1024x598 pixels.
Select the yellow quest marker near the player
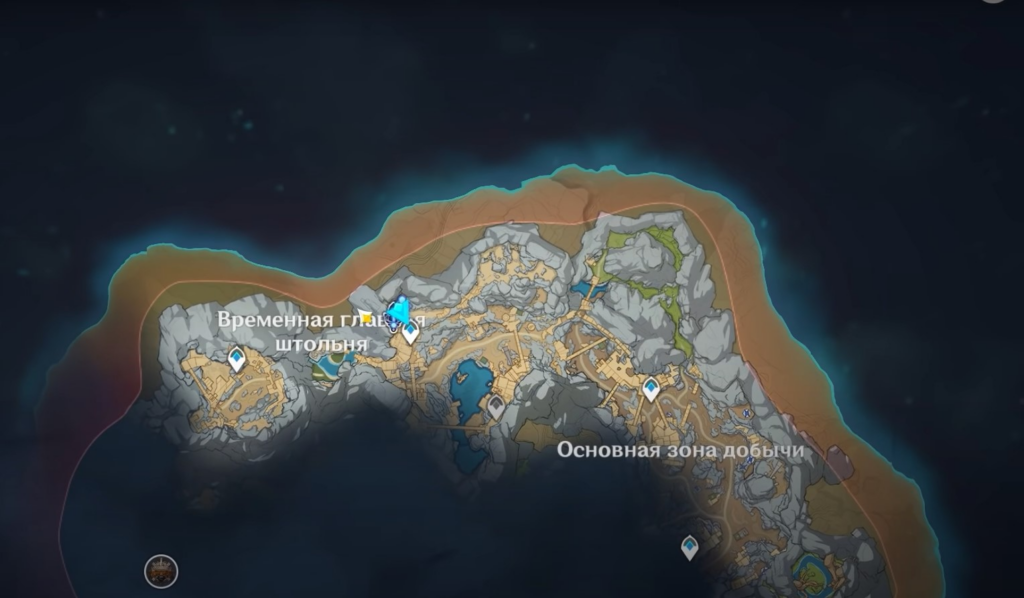point(366,318)
